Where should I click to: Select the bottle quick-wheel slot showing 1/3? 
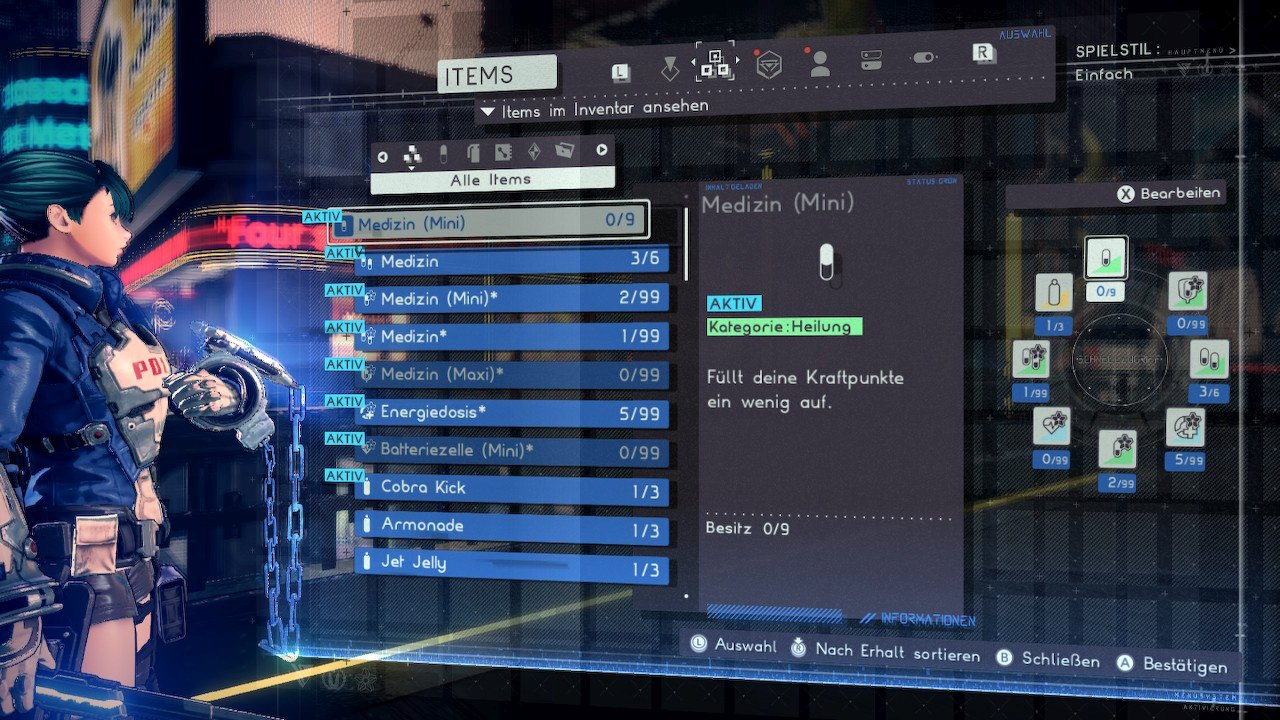coord(1054,293)
